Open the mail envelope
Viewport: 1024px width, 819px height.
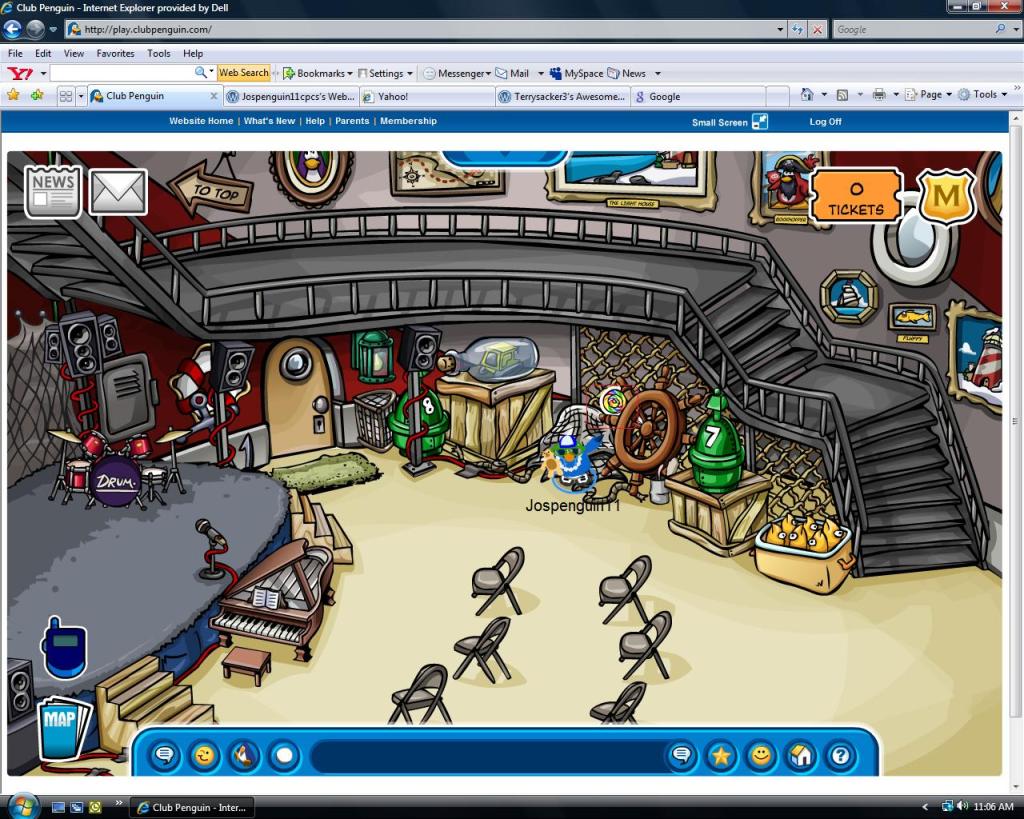[118, 192]
